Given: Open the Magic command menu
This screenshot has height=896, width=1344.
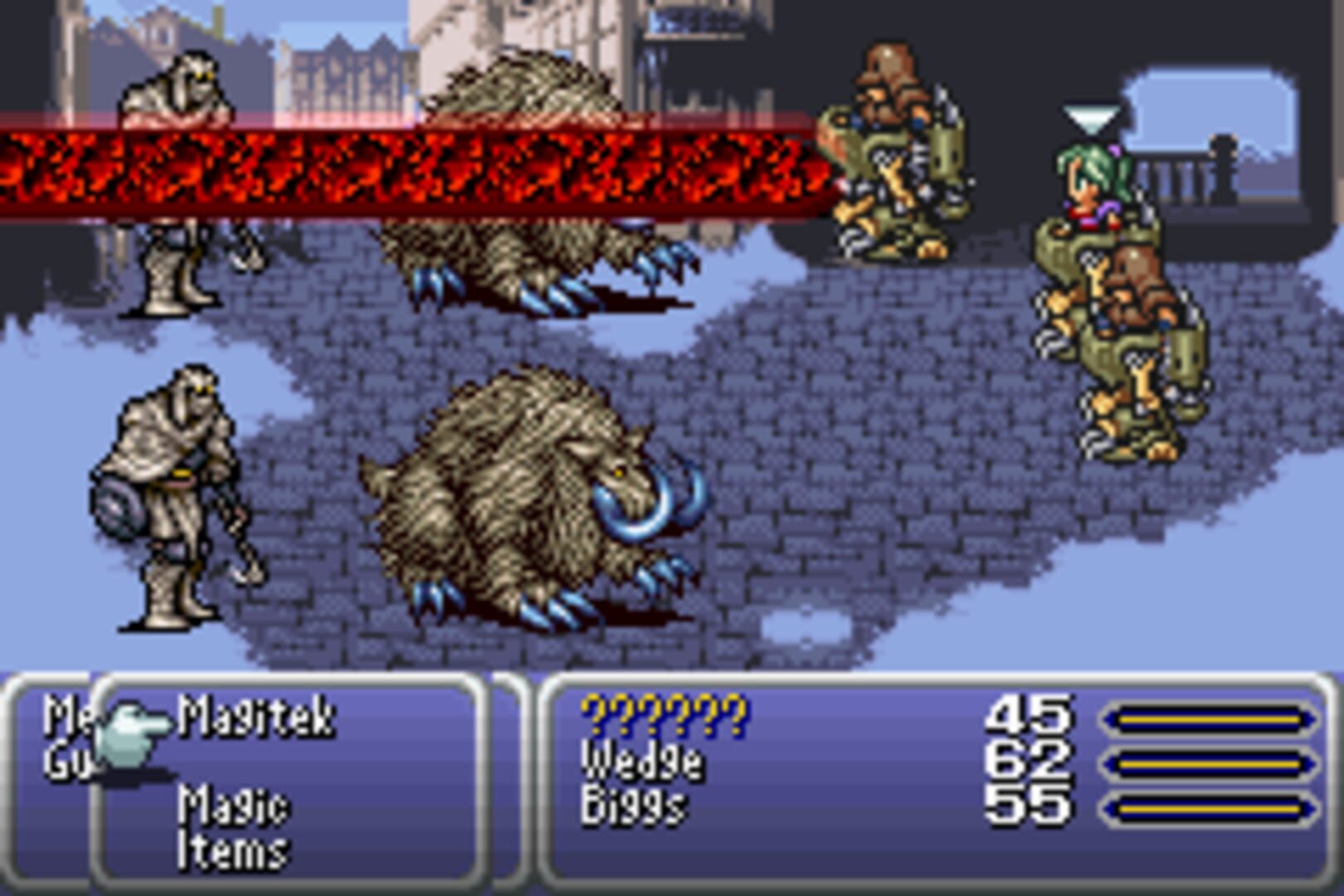Looking at the screenshot, I should 236,806.
